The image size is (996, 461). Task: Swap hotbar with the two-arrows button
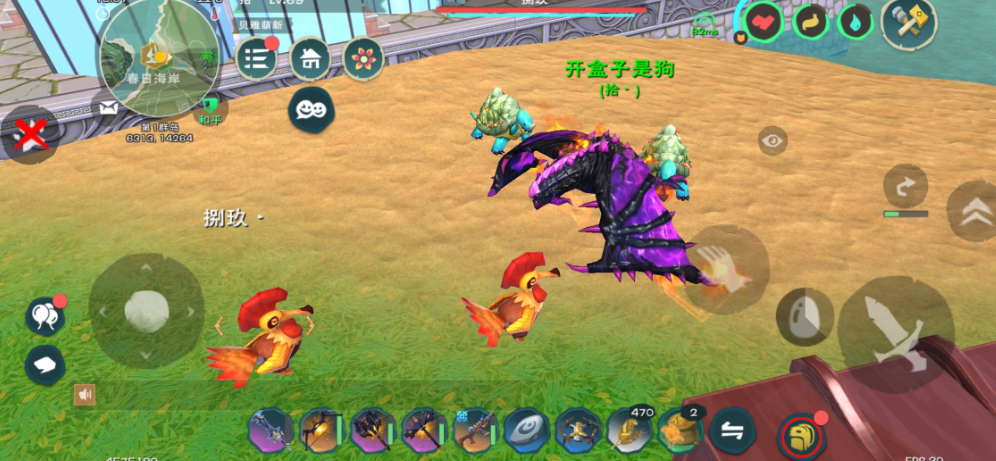coord(735,432)
